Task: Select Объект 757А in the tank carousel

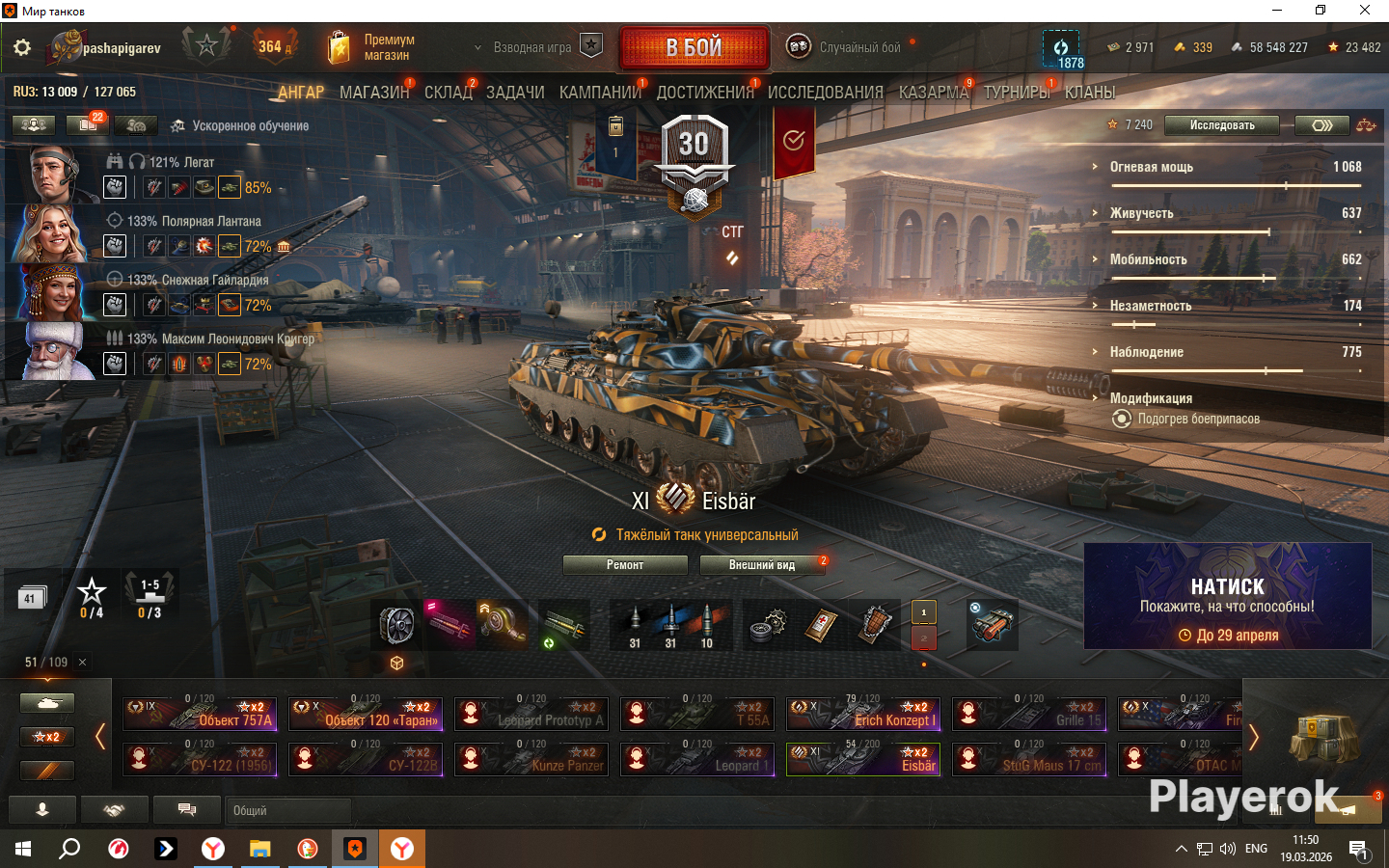Action: pyautogui.click(x=200, y=714)
